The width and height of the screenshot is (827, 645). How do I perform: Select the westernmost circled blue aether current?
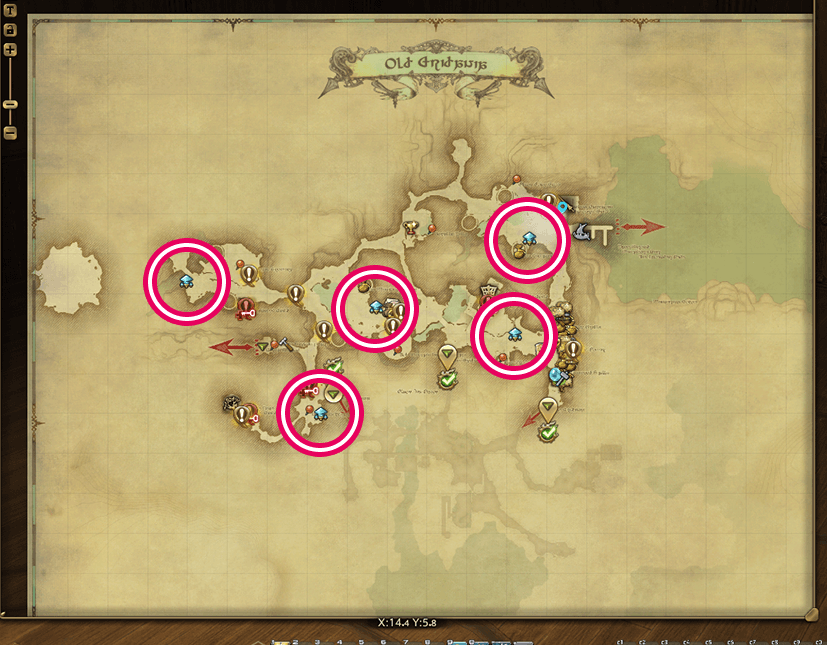click(186, 282)
